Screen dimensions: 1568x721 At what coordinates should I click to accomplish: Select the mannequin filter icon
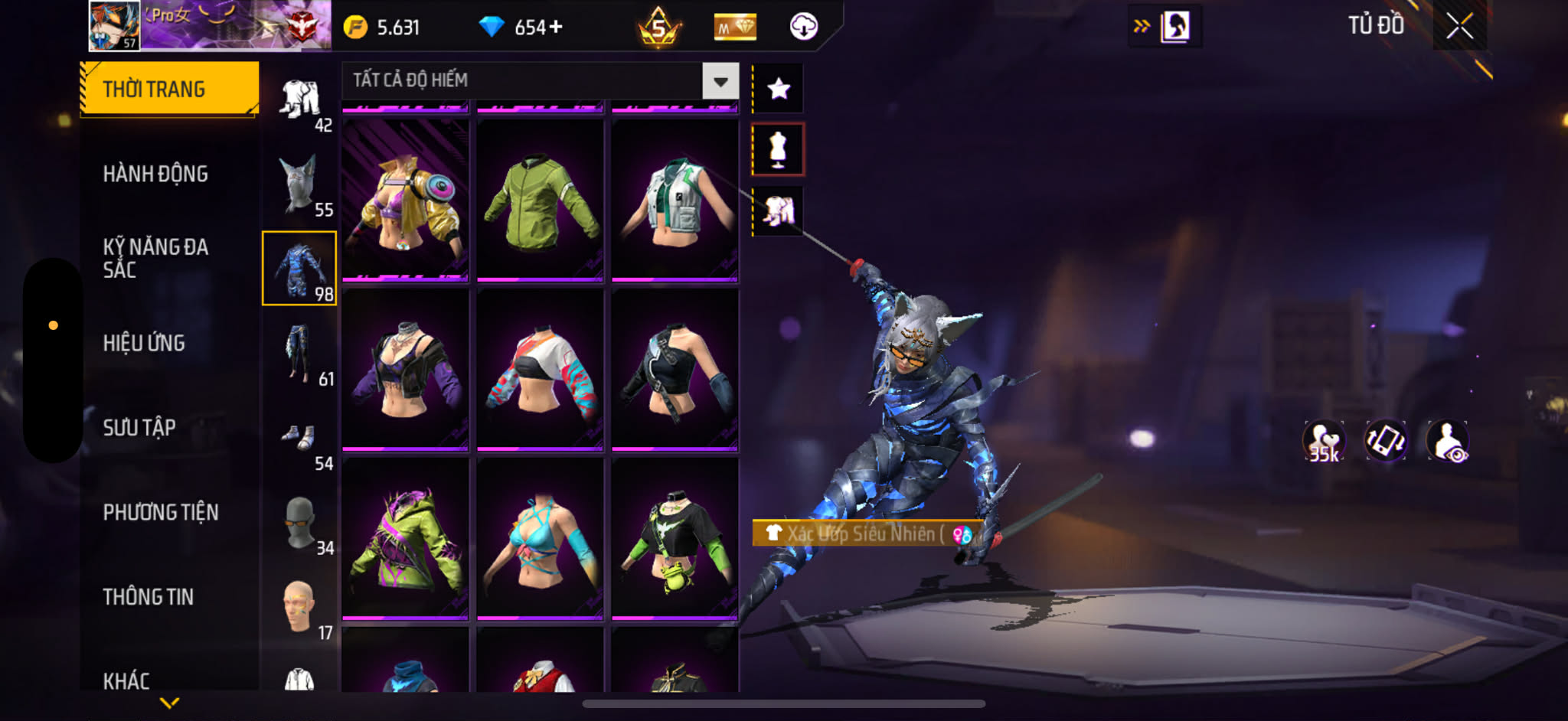[778, 149]
